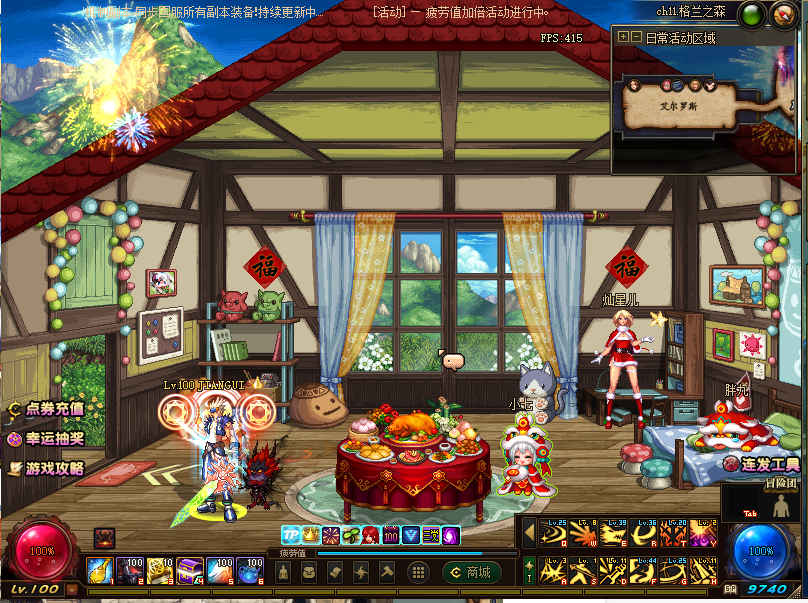Viewport: 808px width, 603px height.
Task: Click the golden crown buff icon
Action: pos(310,535)
